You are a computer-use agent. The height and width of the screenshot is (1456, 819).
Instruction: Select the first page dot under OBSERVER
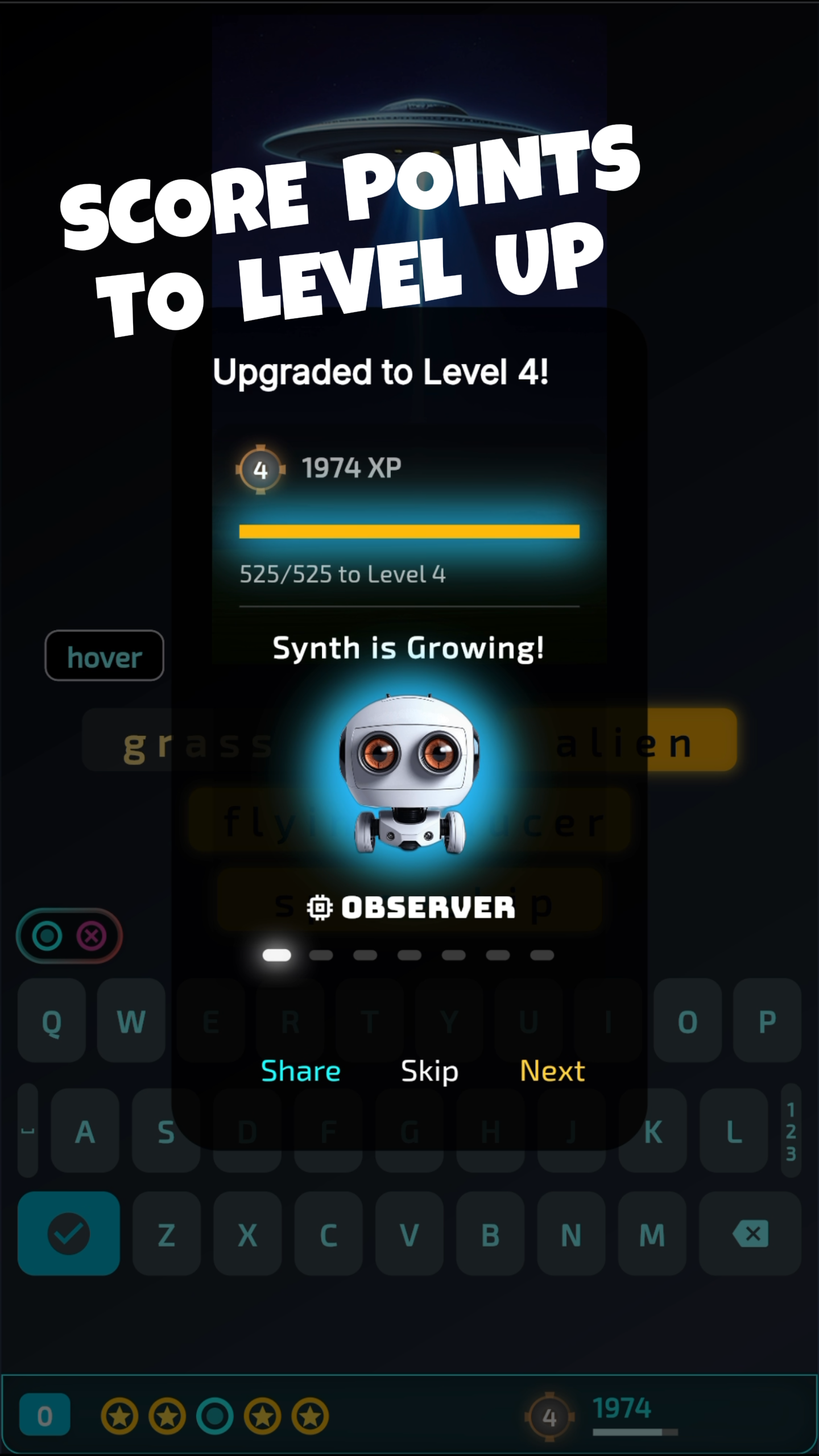click(277, 955)
